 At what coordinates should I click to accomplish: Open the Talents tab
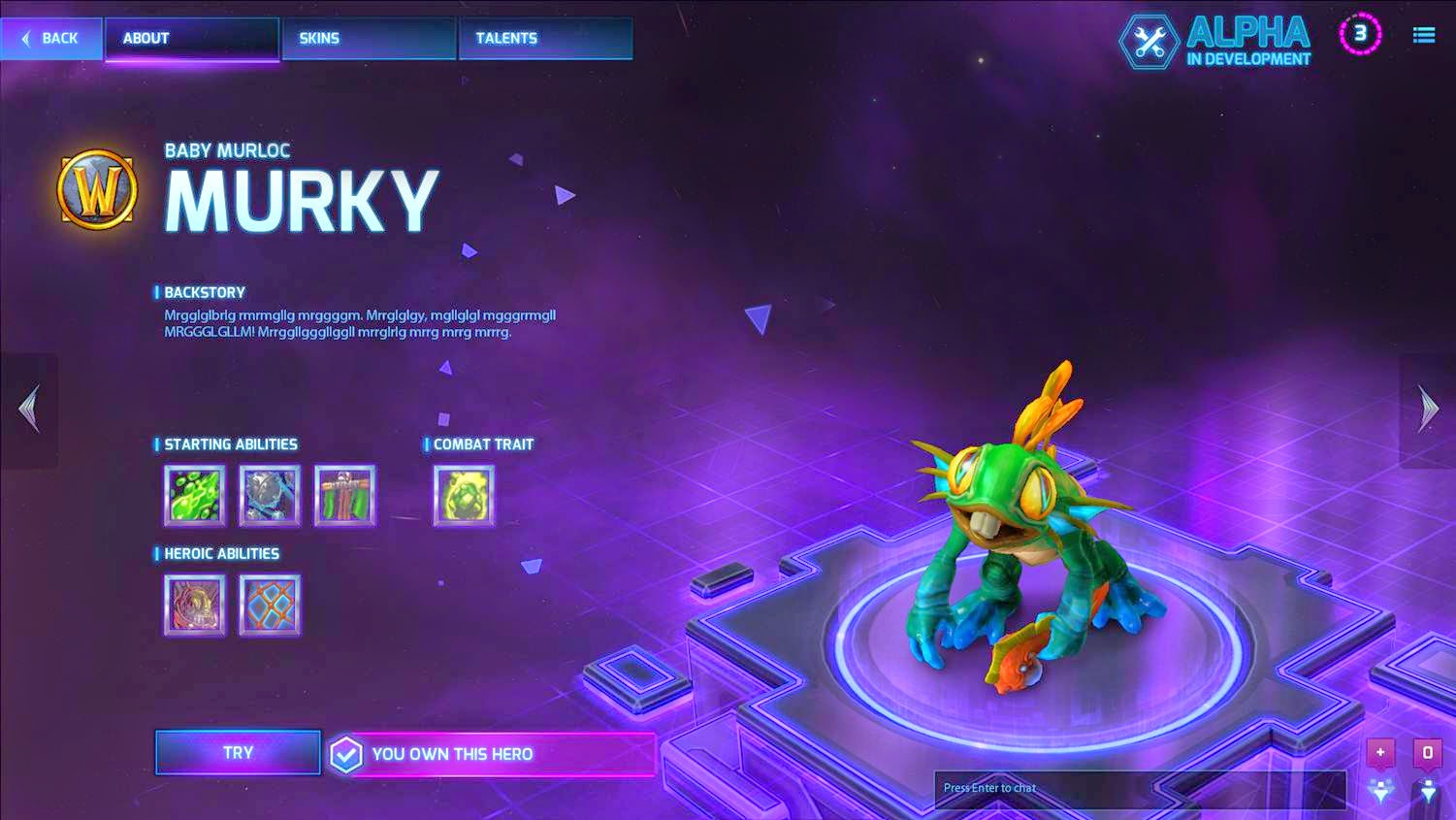tap(545, 38)
